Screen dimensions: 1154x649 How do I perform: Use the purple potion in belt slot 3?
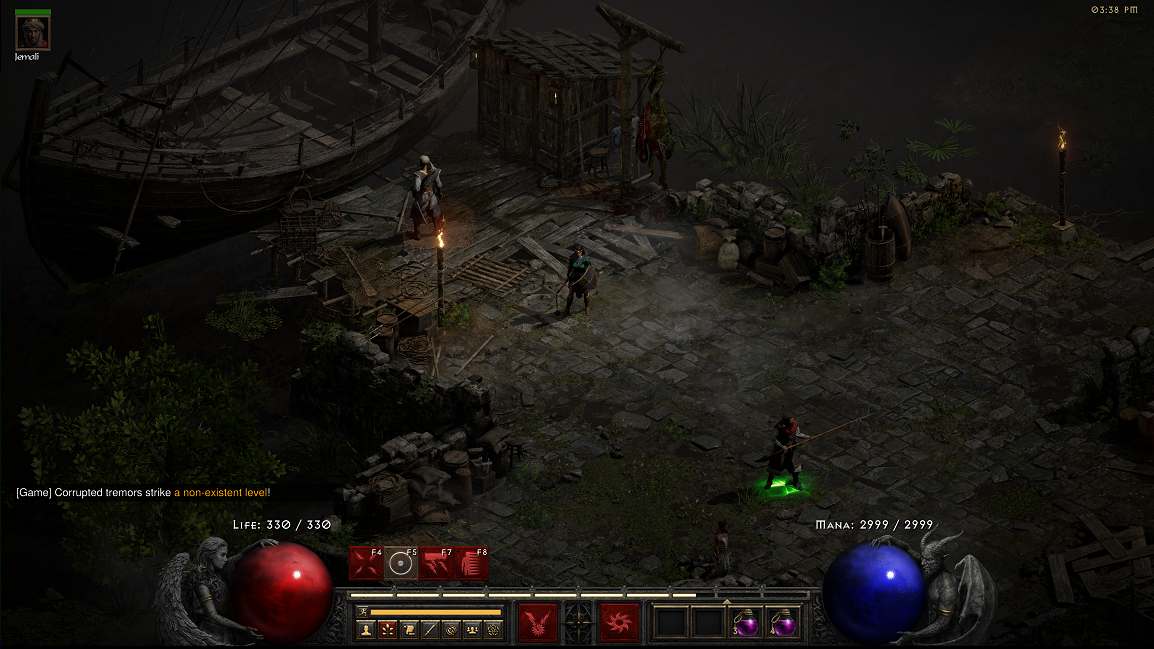746,622
